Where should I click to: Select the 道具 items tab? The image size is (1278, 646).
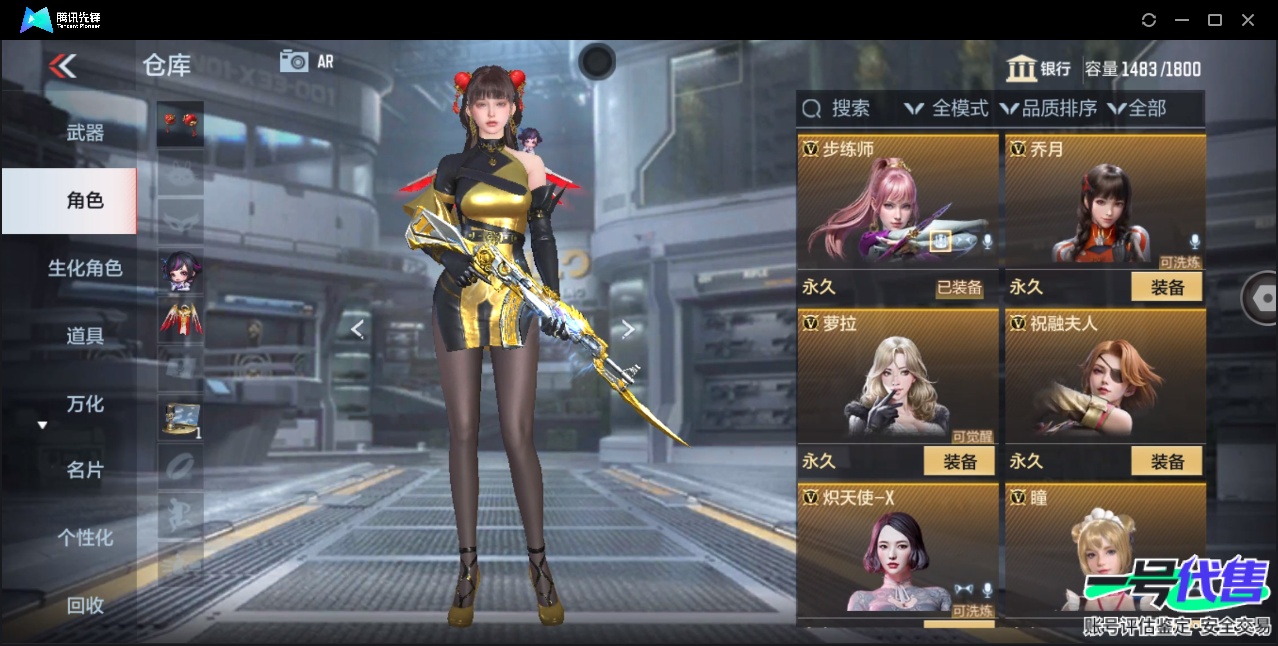pos(85,336)
